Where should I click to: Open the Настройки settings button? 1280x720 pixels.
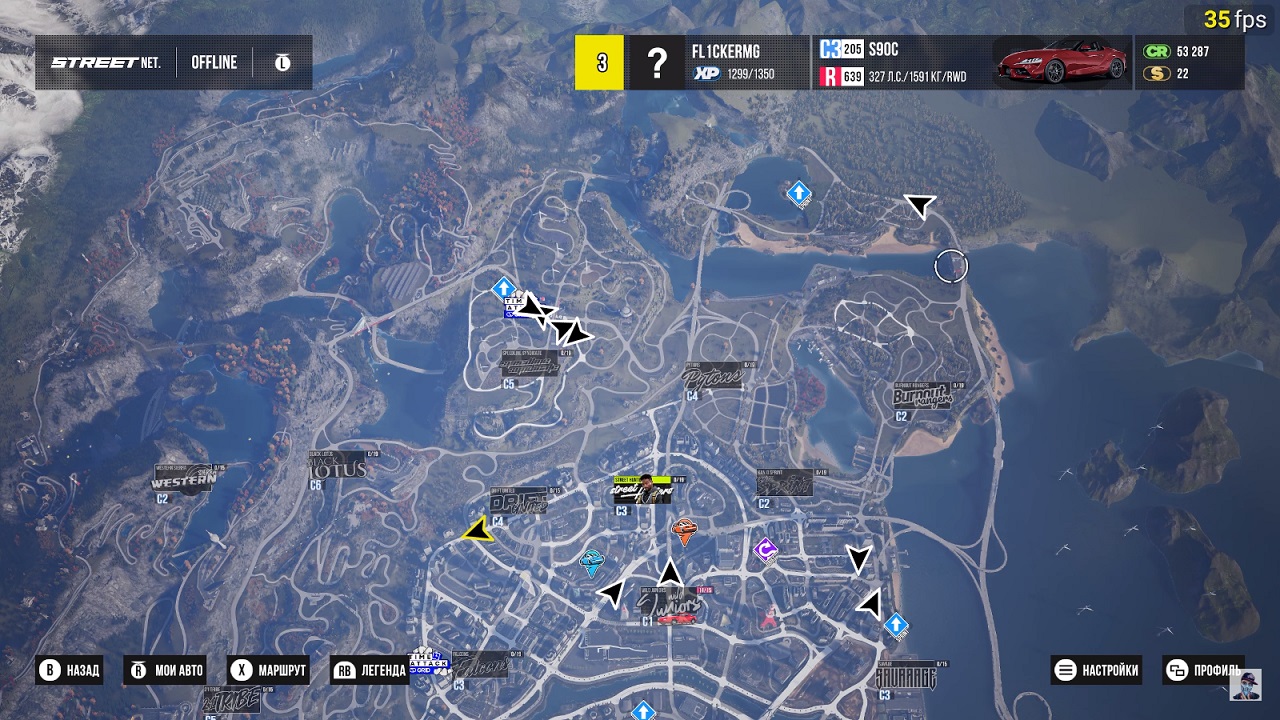tap(1098, 670)
